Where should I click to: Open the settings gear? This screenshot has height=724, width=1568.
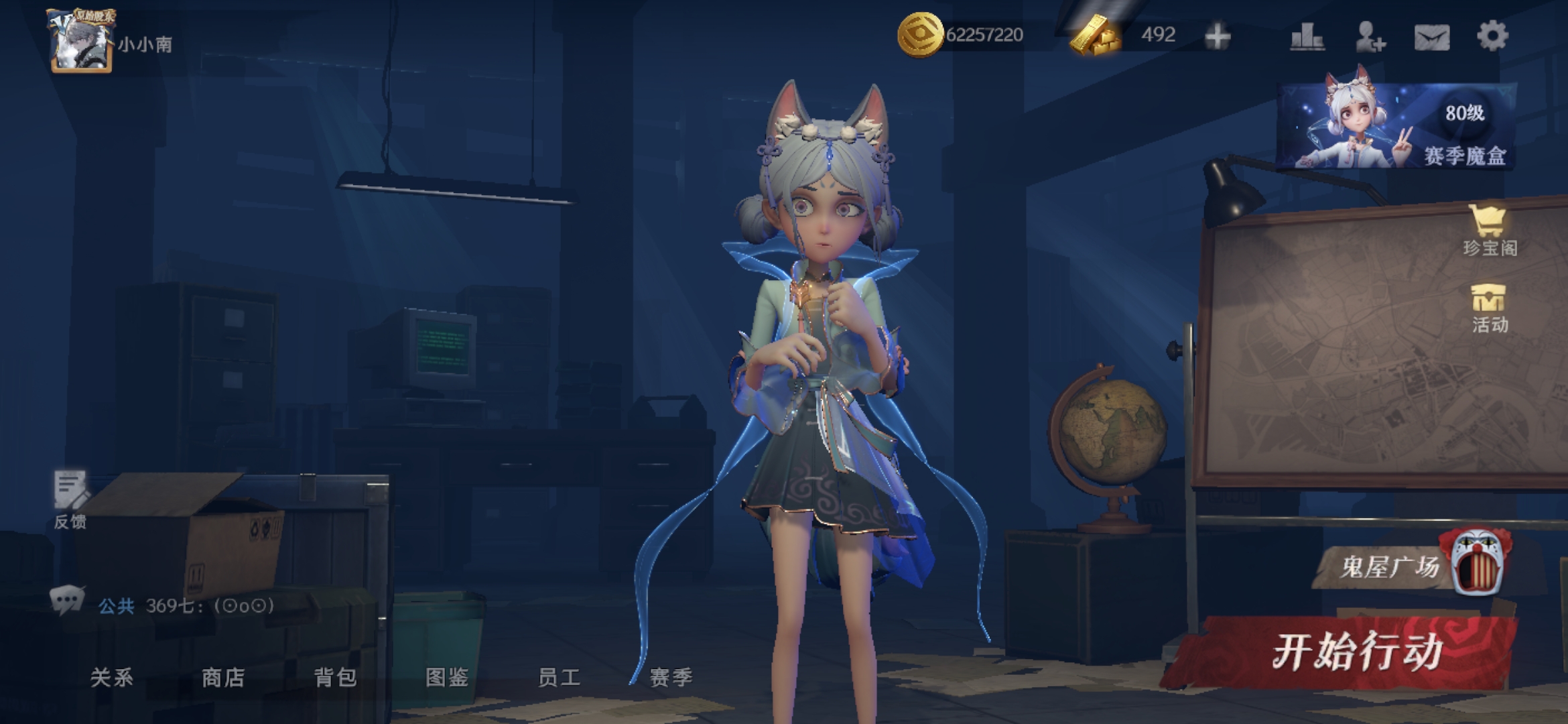1492,36
